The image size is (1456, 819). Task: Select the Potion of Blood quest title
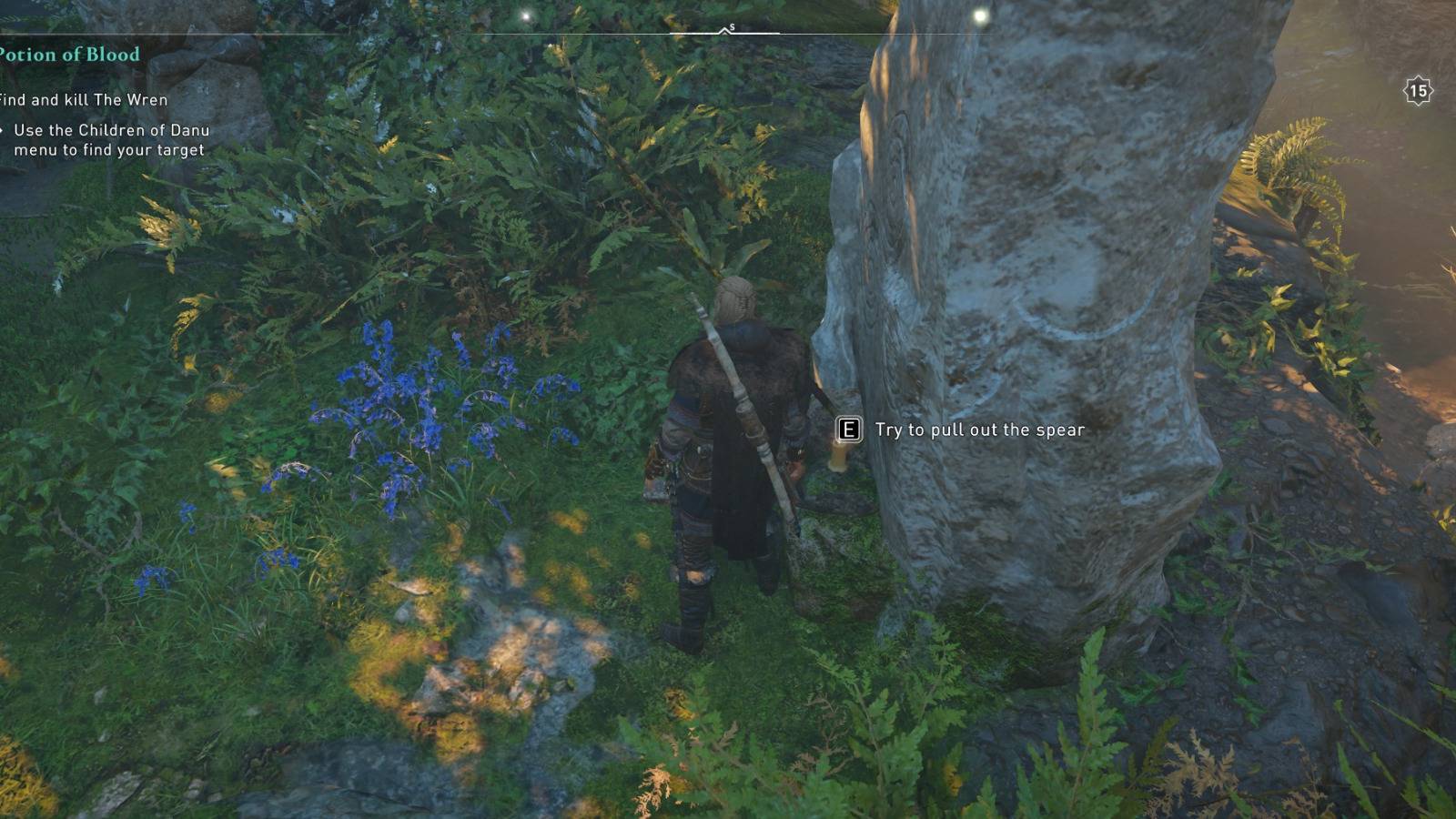coord(68,55)
